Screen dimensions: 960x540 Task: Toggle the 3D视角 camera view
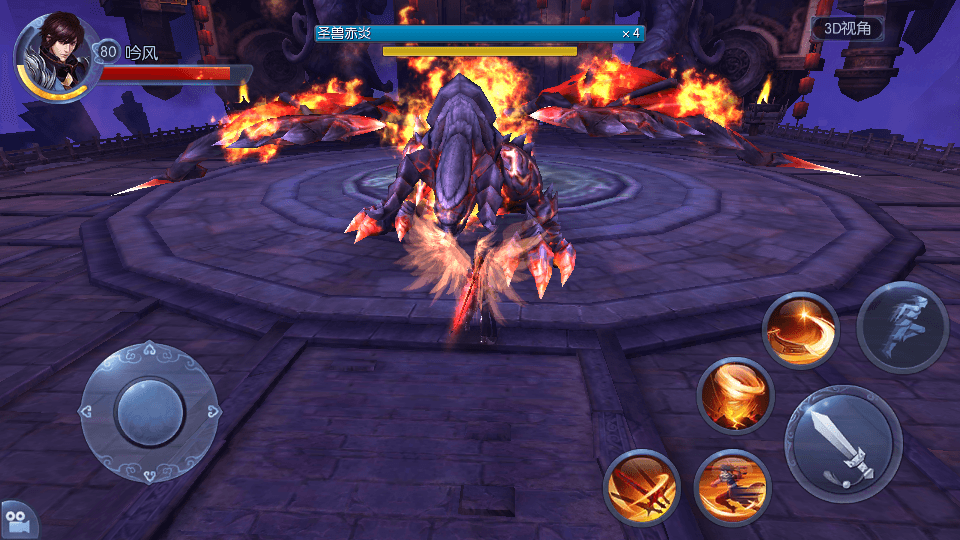[847, 29]
